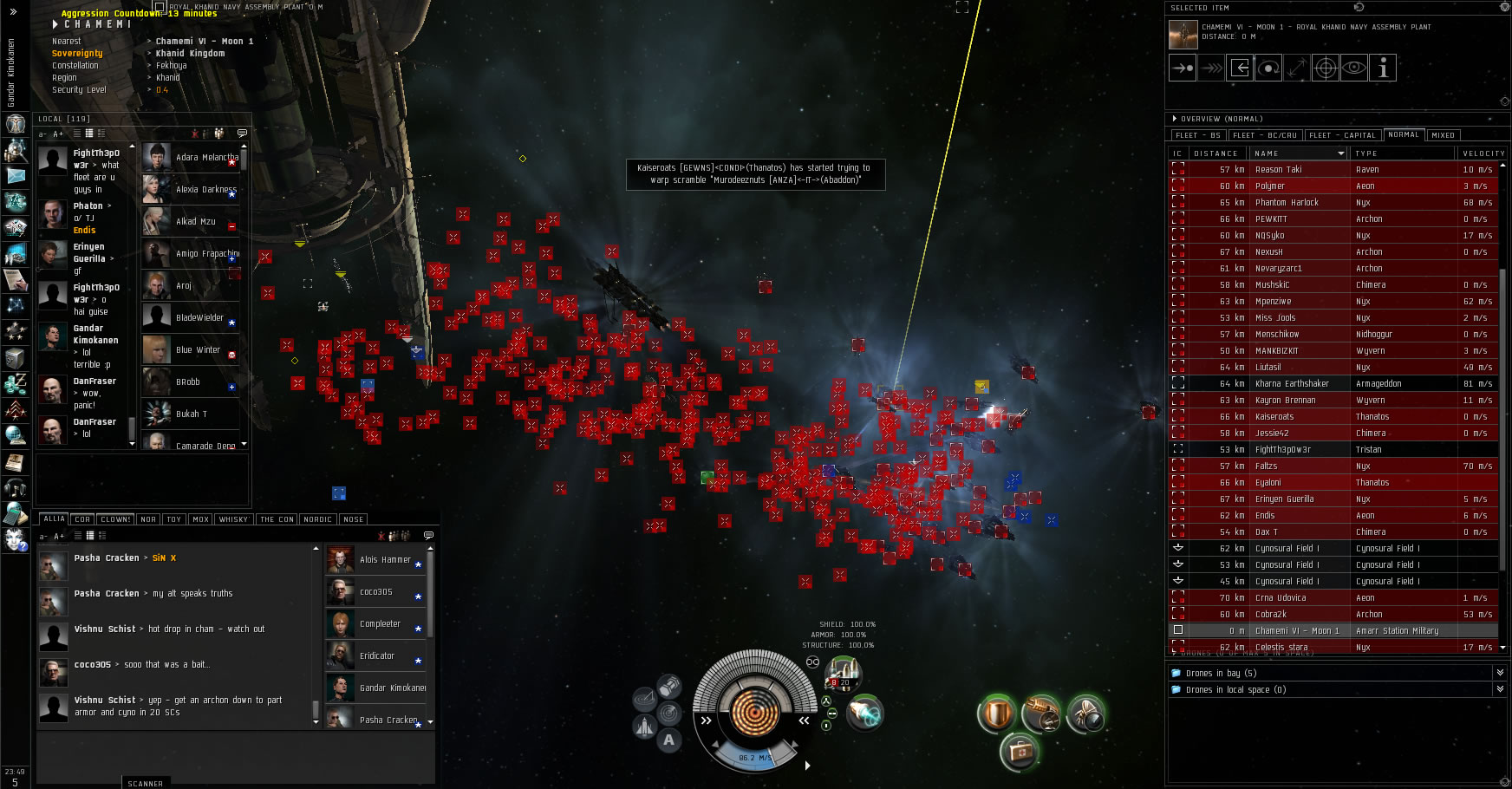Image resolution: width=1512 pixels, height=789 pixels.
Task: Select Blue Winter in the local member list
Action: click(198, 350)
